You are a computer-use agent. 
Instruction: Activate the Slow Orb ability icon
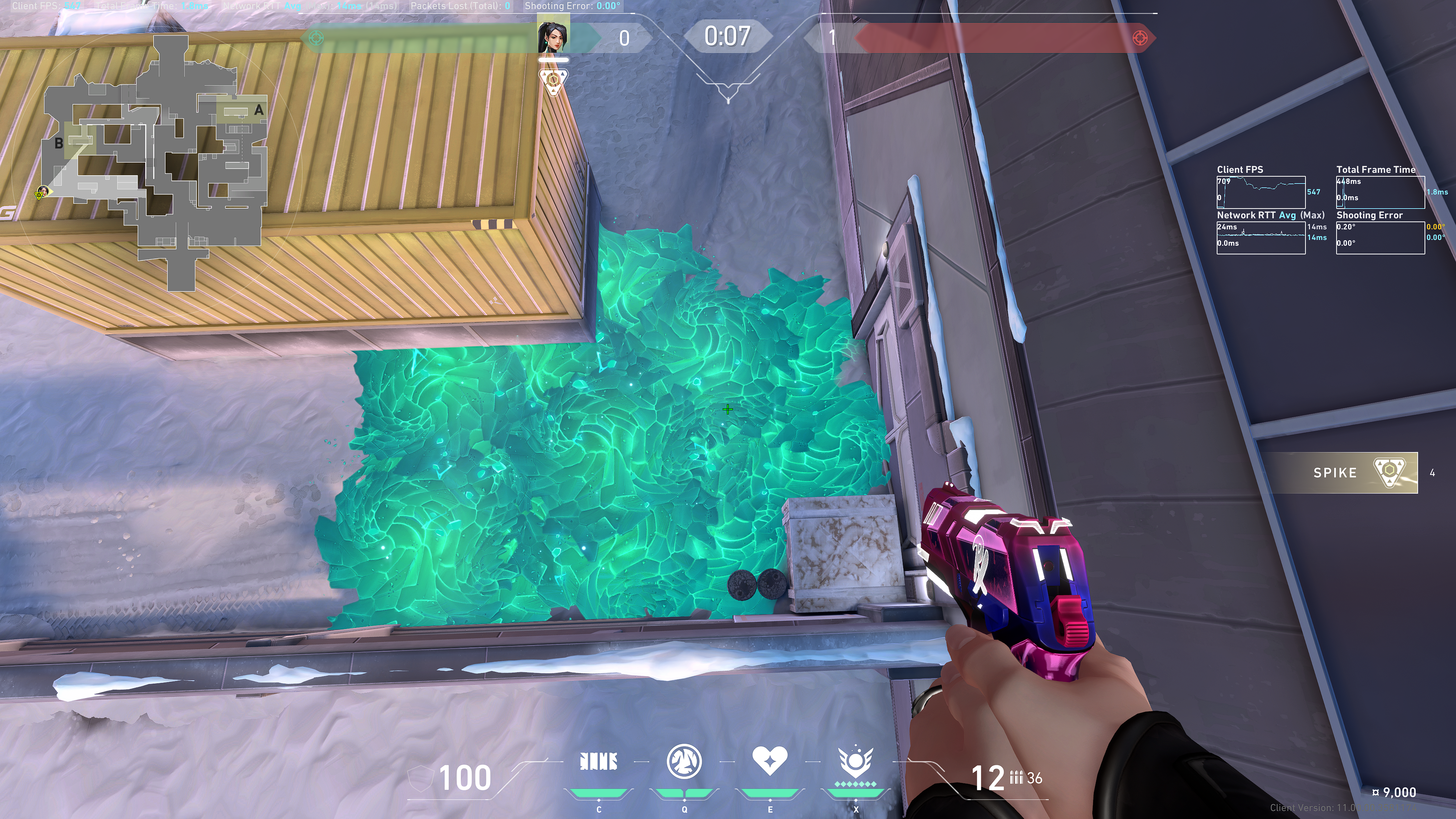pyautogui.click(x=684, y=761)
